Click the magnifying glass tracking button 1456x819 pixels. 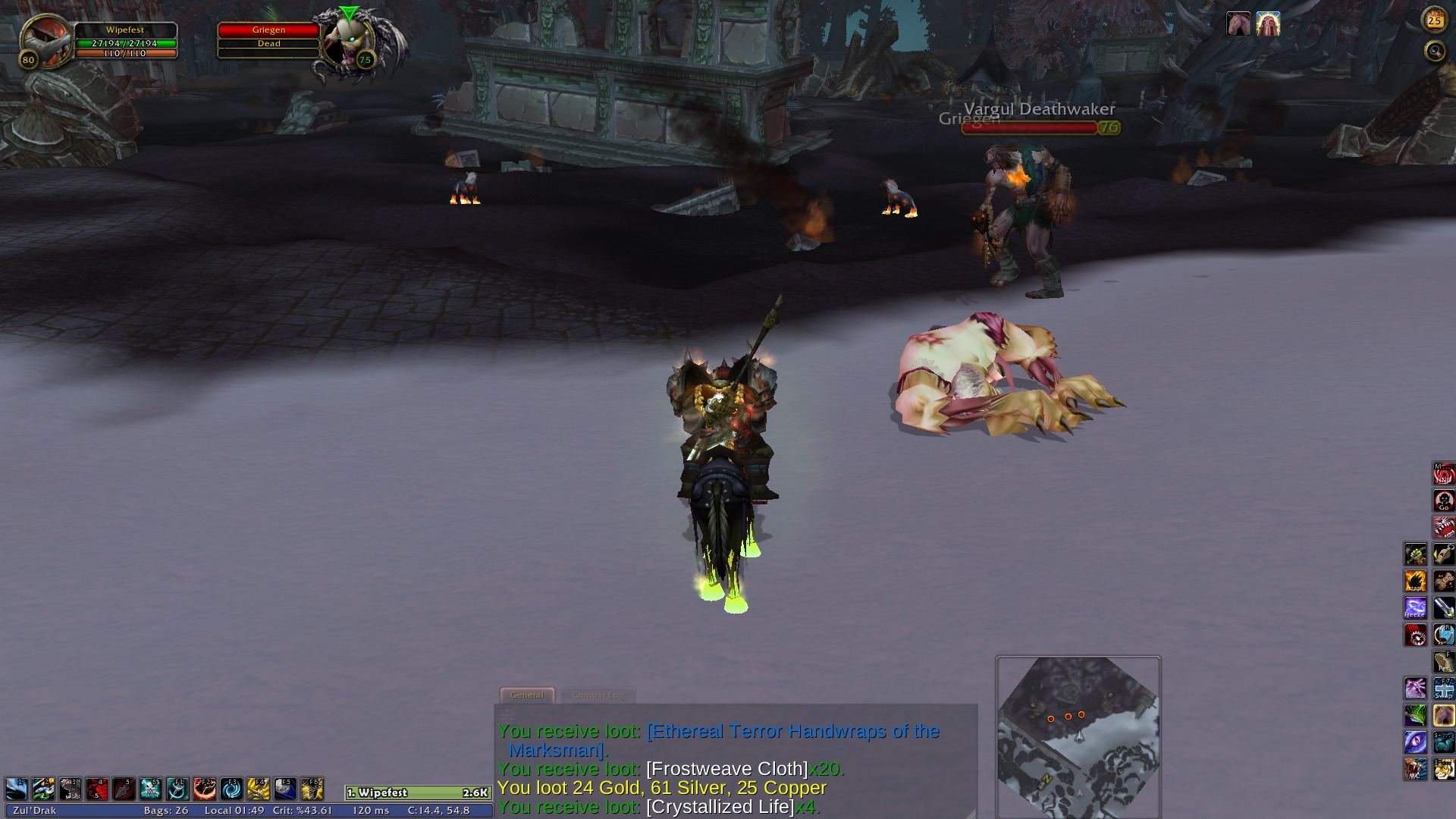click(1434, 51)
